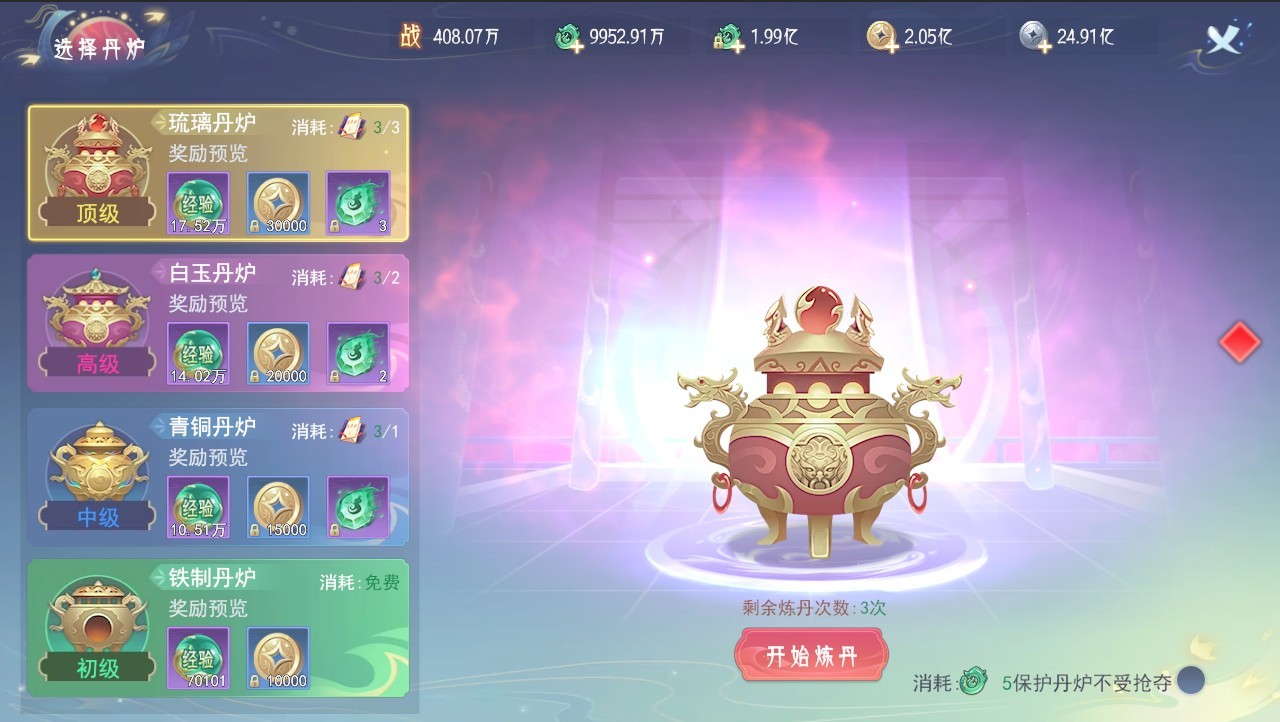Collapse the panel via red diamond arrow

[x=1240, y=341]
